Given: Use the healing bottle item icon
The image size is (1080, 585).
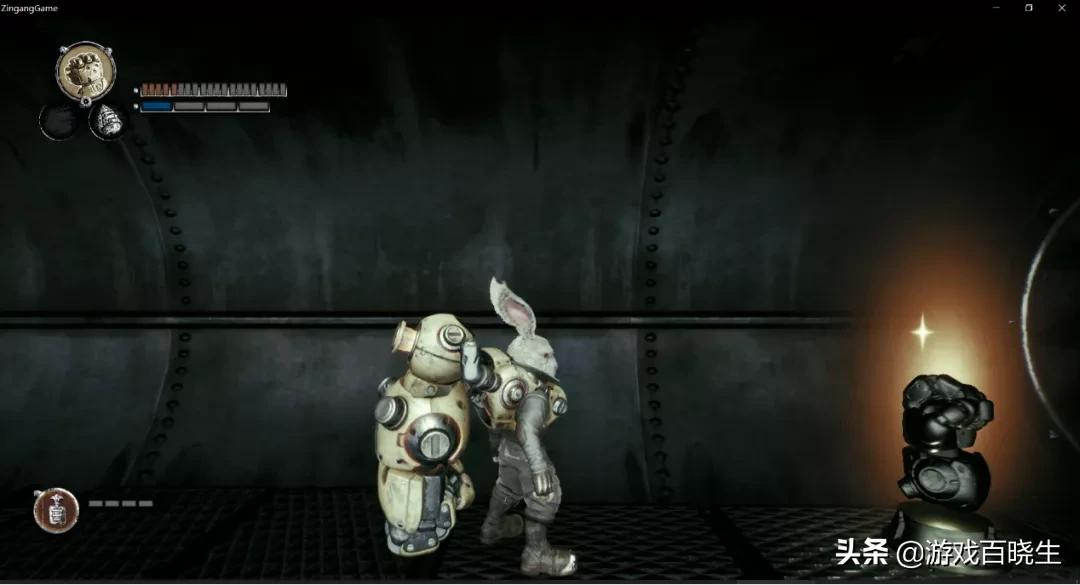Looking at the screenshot, I should 56,510.
